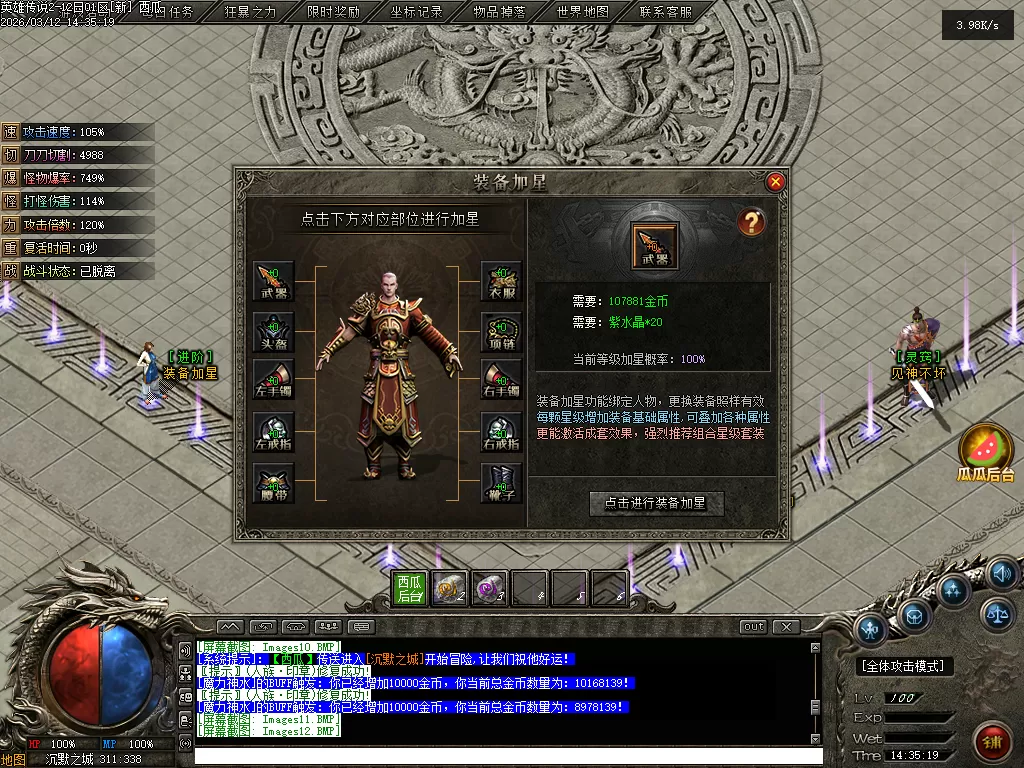Contact support via 联系客服
This screenshot has width=1024, height=768.
(665, 12)
